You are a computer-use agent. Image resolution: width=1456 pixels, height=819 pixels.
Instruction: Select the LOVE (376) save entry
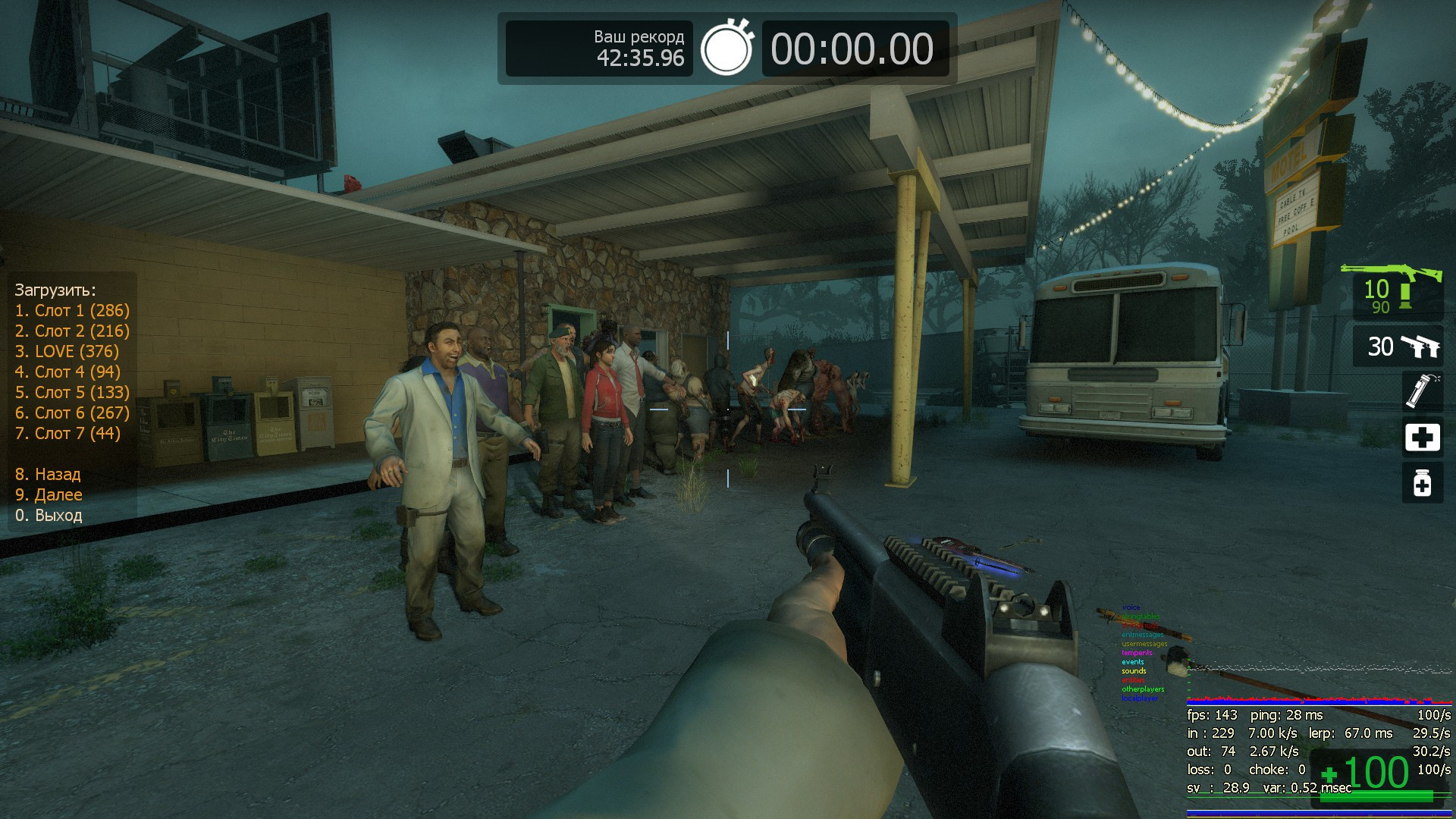pyautogui.click(x=67, y=351)
